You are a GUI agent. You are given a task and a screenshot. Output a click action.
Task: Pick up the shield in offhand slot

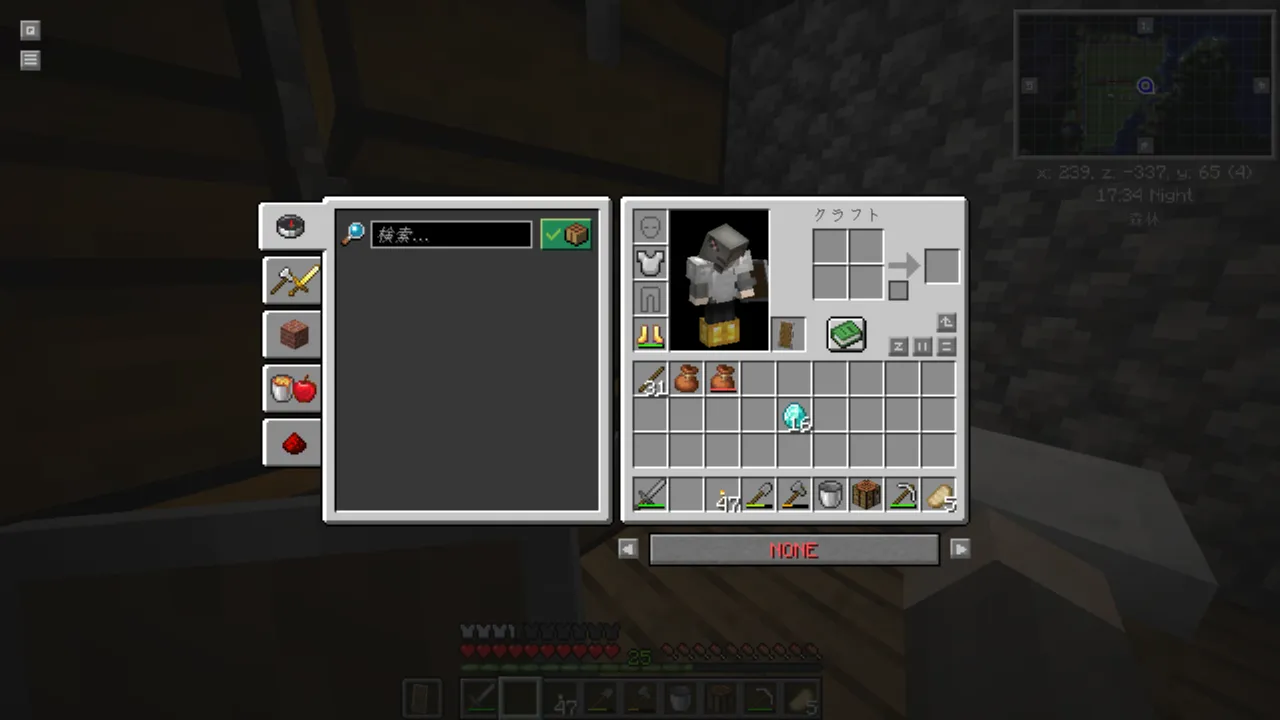point(788,335)
